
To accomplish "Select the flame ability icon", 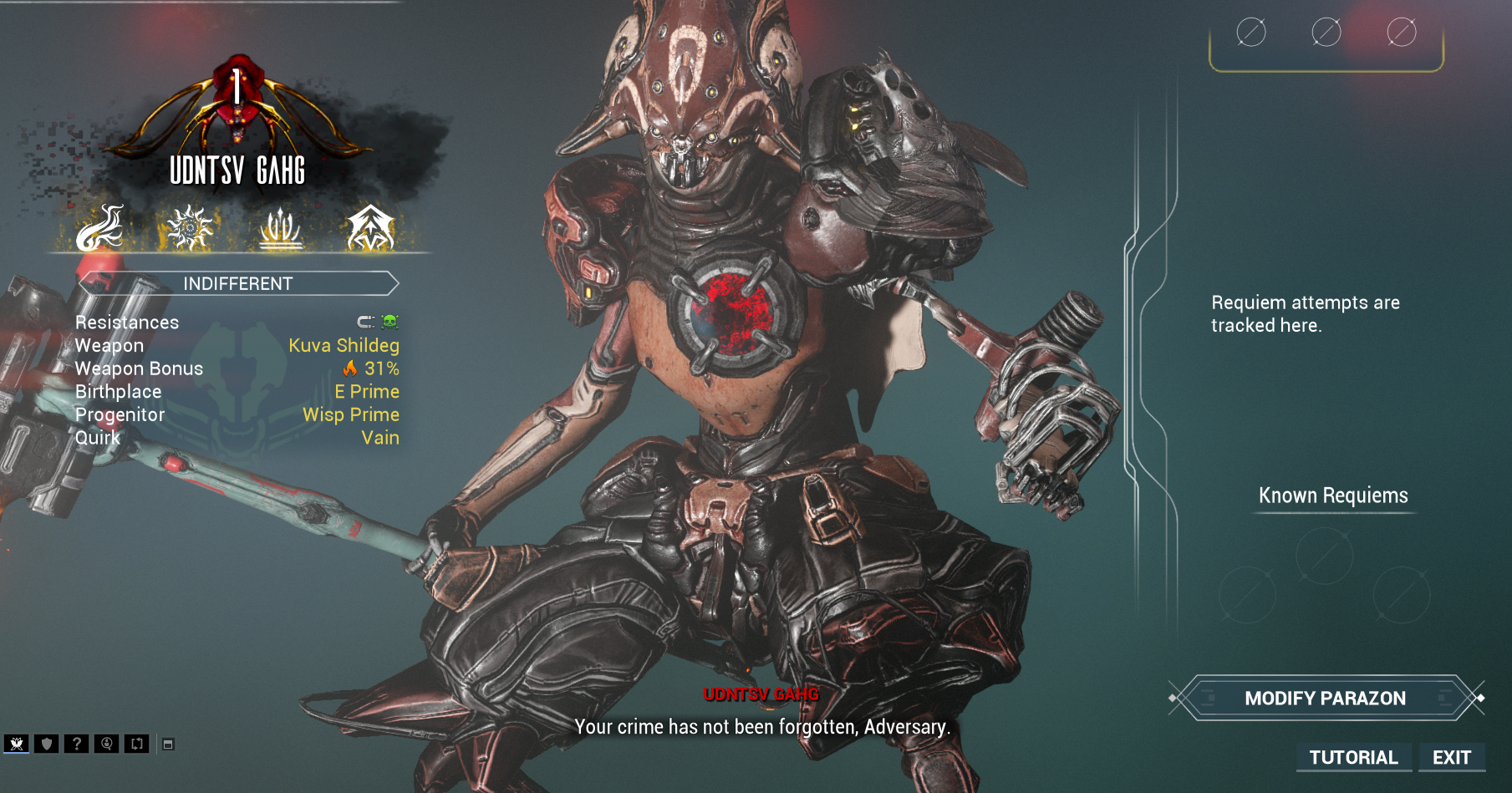I will click(x=100, y=228).
